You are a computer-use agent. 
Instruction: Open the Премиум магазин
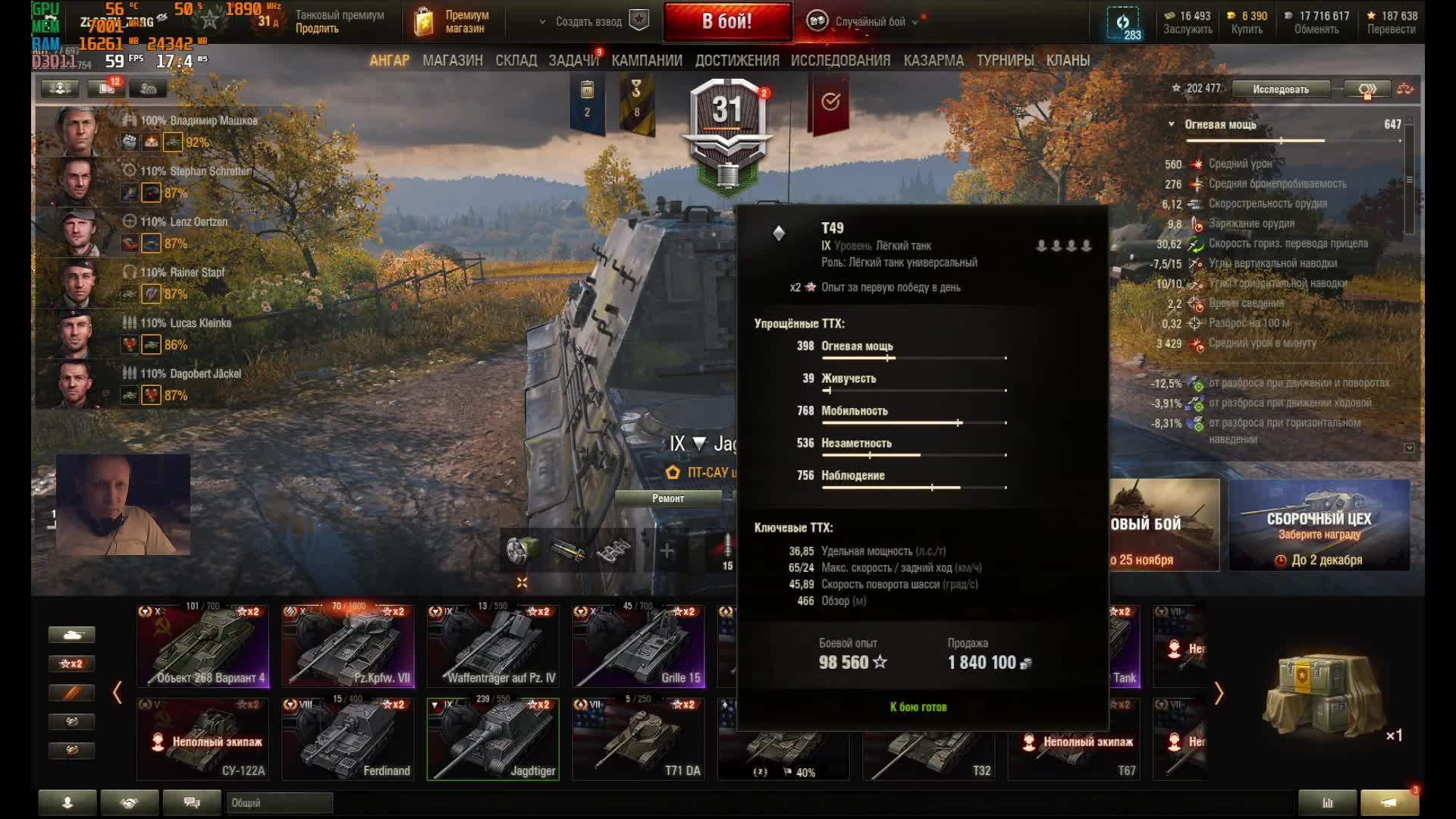(453, 22)
